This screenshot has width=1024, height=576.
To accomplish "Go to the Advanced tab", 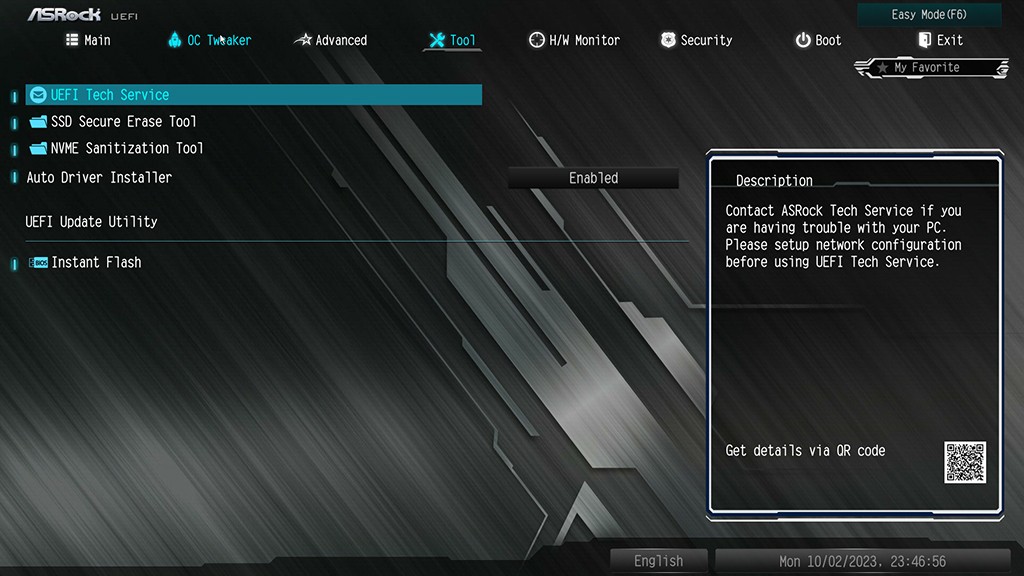I will click(x=330, y=40).
